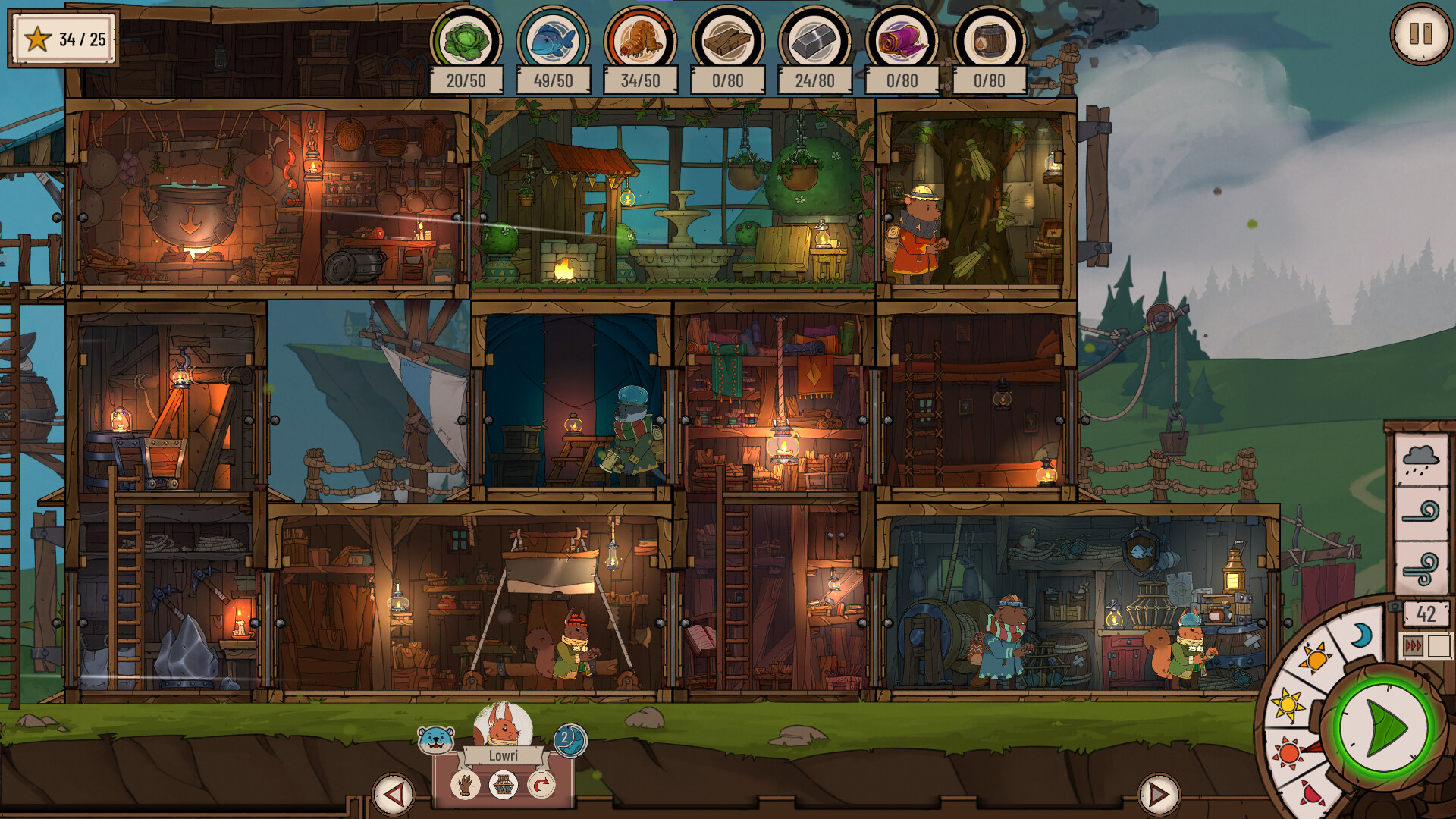Open the blue moon badge numbered 2
Image resolution: width=1456 pixels, height=819 pixels.
tap(569, 739)
